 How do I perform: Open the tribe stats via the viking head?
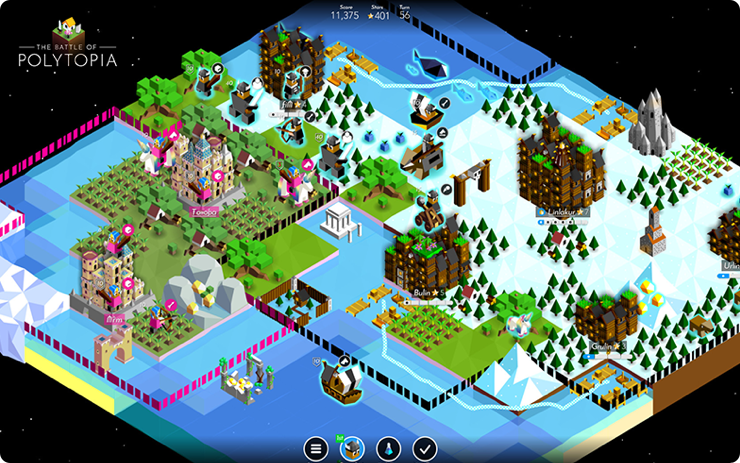coord(353,449)
